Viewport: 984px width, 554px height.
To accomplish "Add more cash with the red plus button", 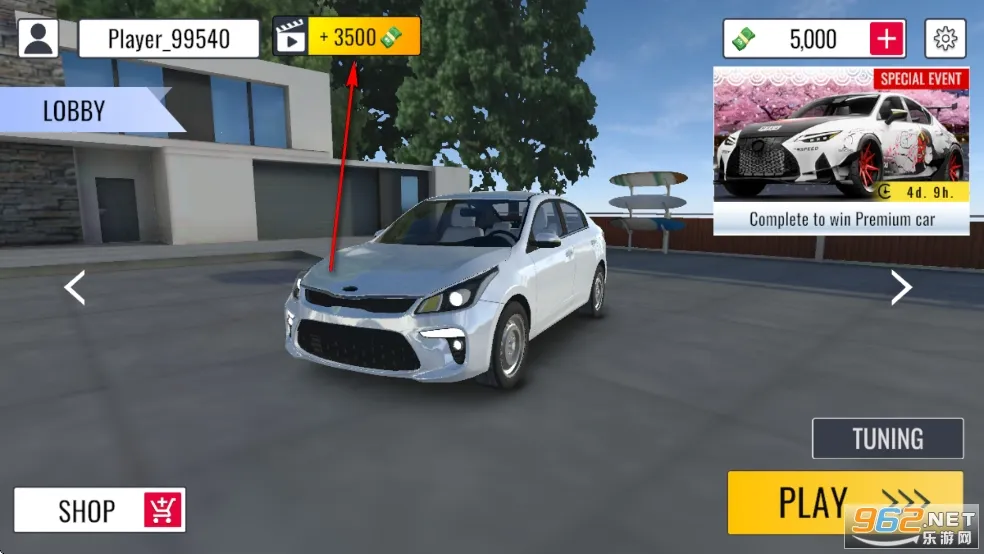I will (x=887, y=39).
